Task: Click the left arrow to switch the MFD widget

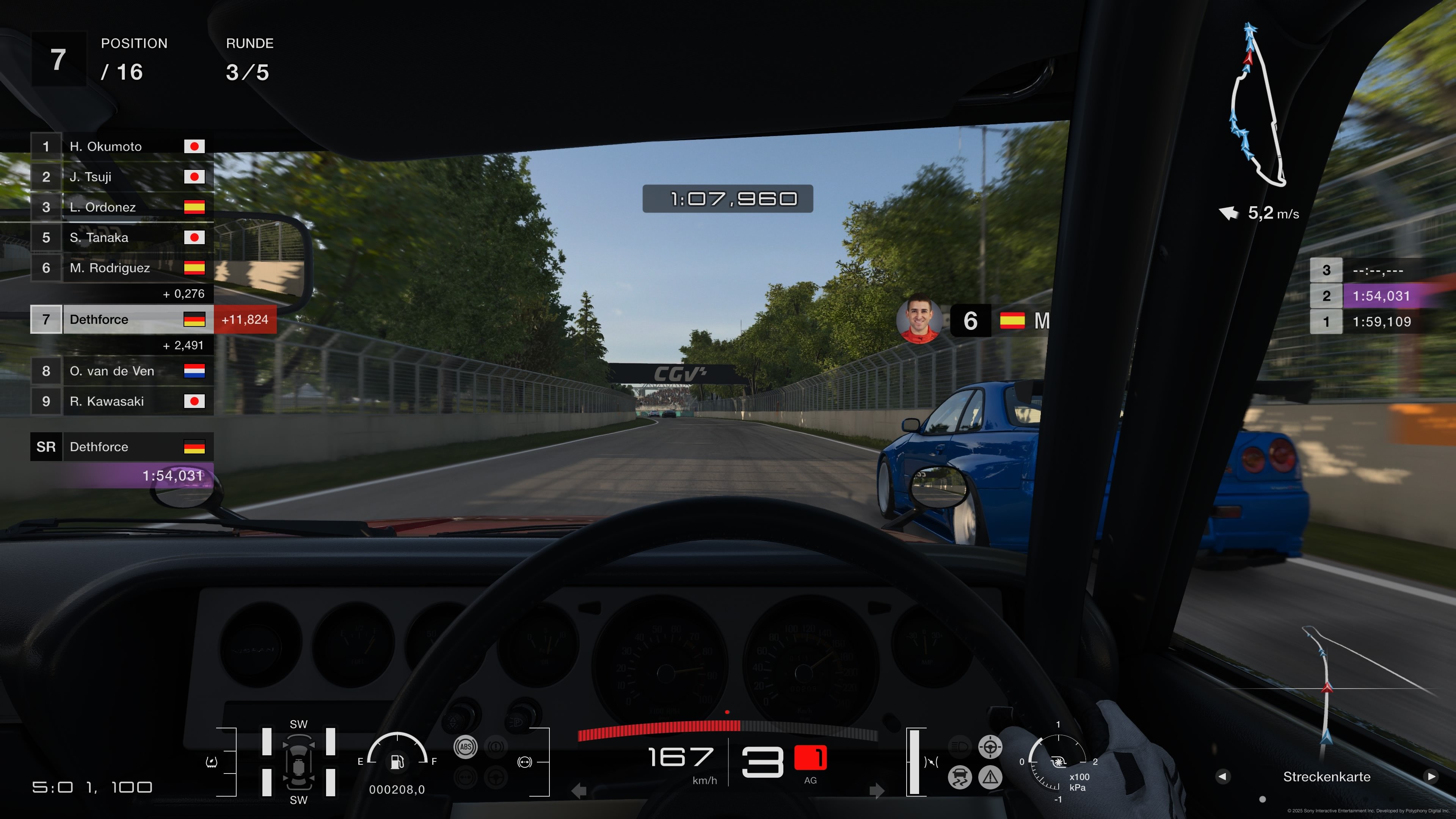Action: (x=1223, y=777)
